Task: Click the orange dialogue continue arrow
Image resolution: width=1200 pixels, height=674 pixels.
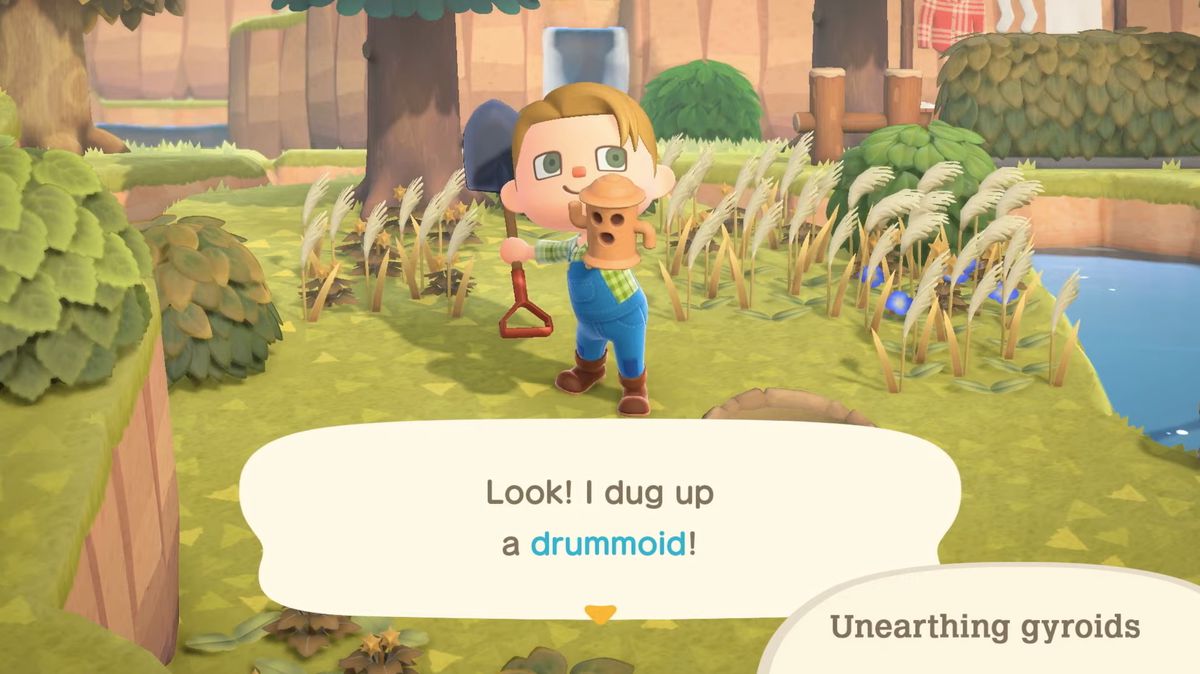Action: coord(599,614)
